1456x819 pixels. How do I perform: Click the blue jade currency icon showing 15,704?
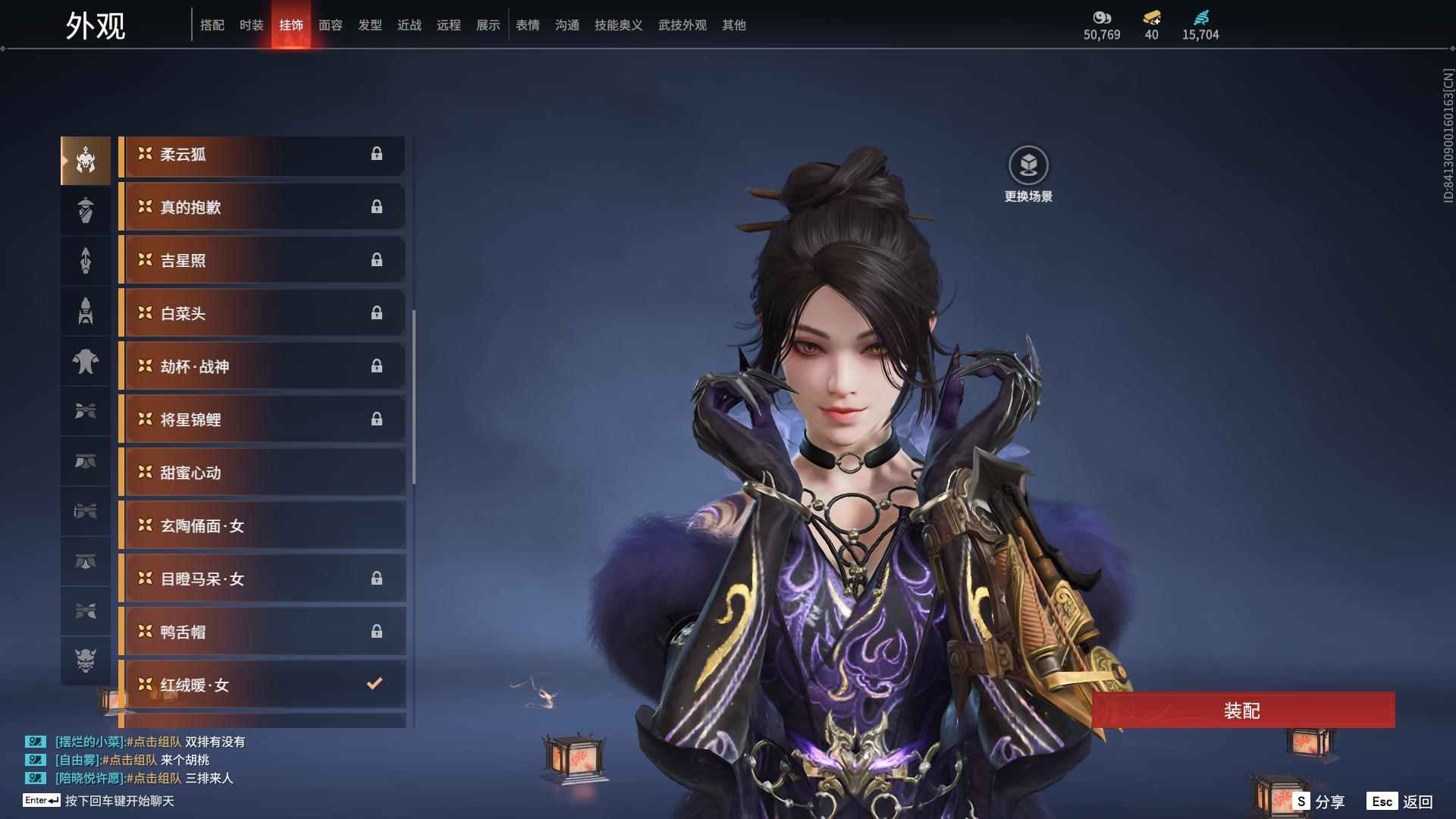click(1200, 17)
